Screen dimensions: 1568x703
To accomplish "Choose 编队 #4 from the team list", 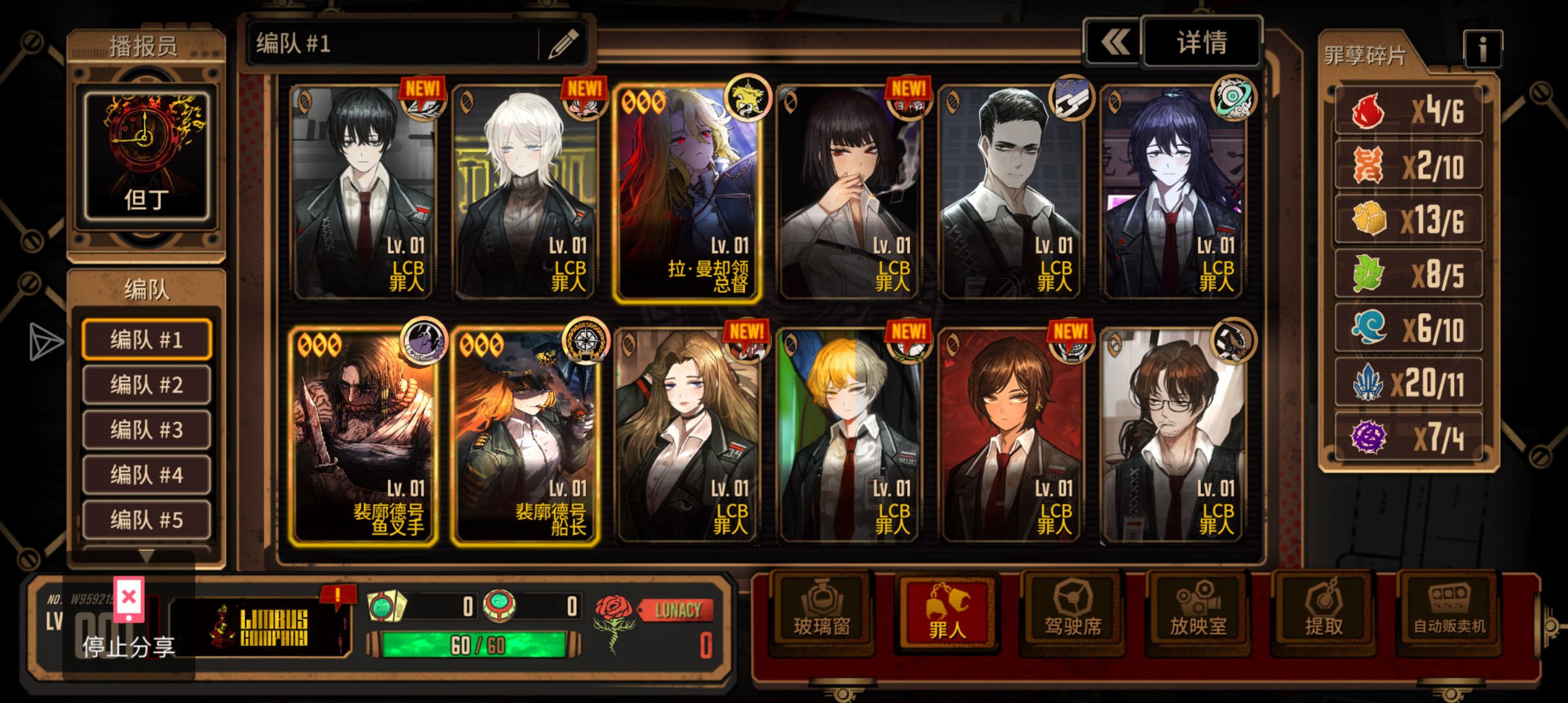I will coord(147,475).
